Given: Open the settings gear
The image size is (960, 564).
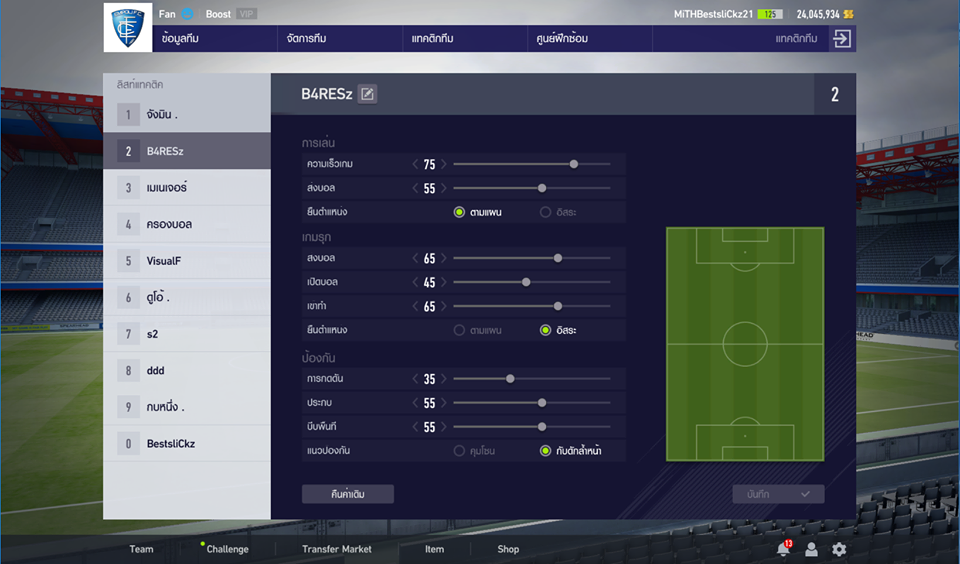Looking at the screenshot, I should [x=839, y=549].
